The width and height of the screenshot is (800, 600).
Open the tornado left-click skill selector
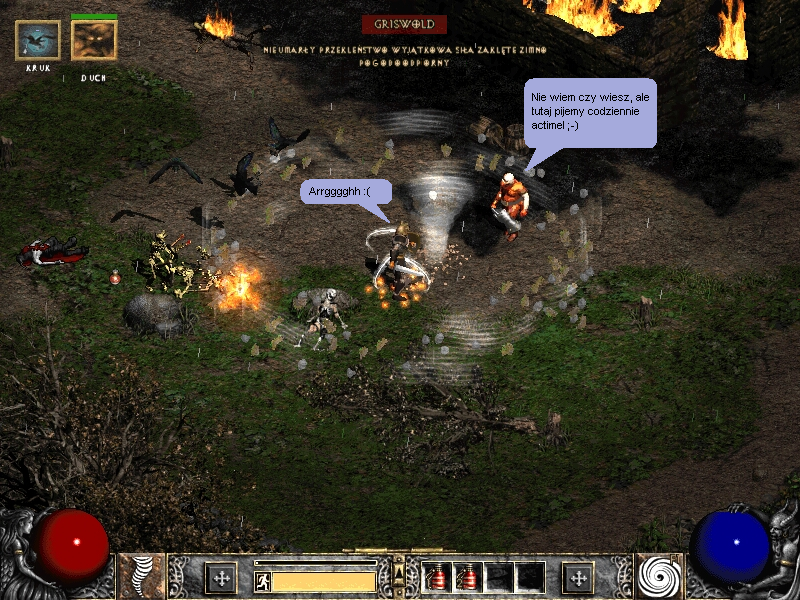142,577
